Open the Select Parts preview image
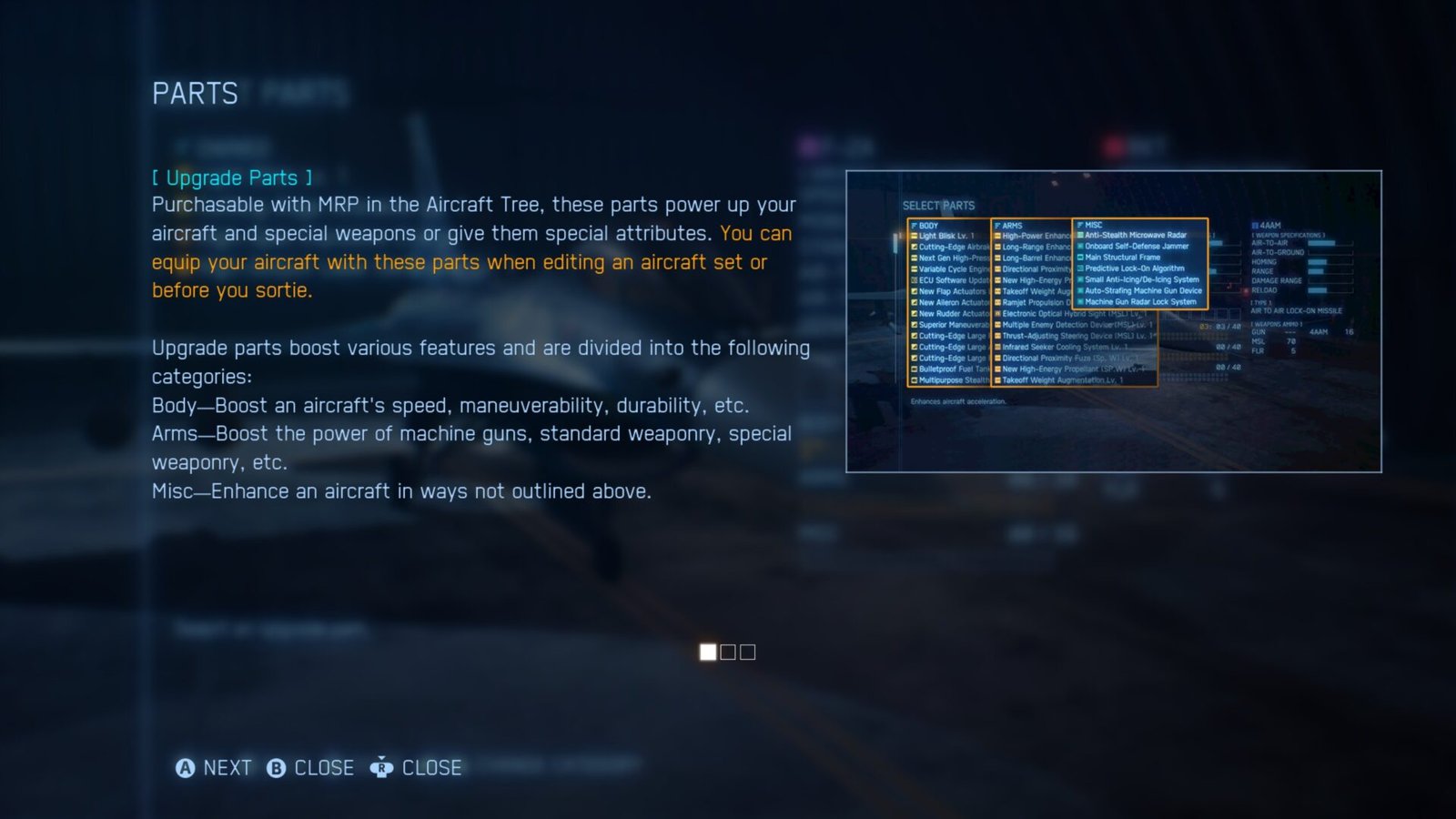 pyautogui.click(x=1113, y=321)
